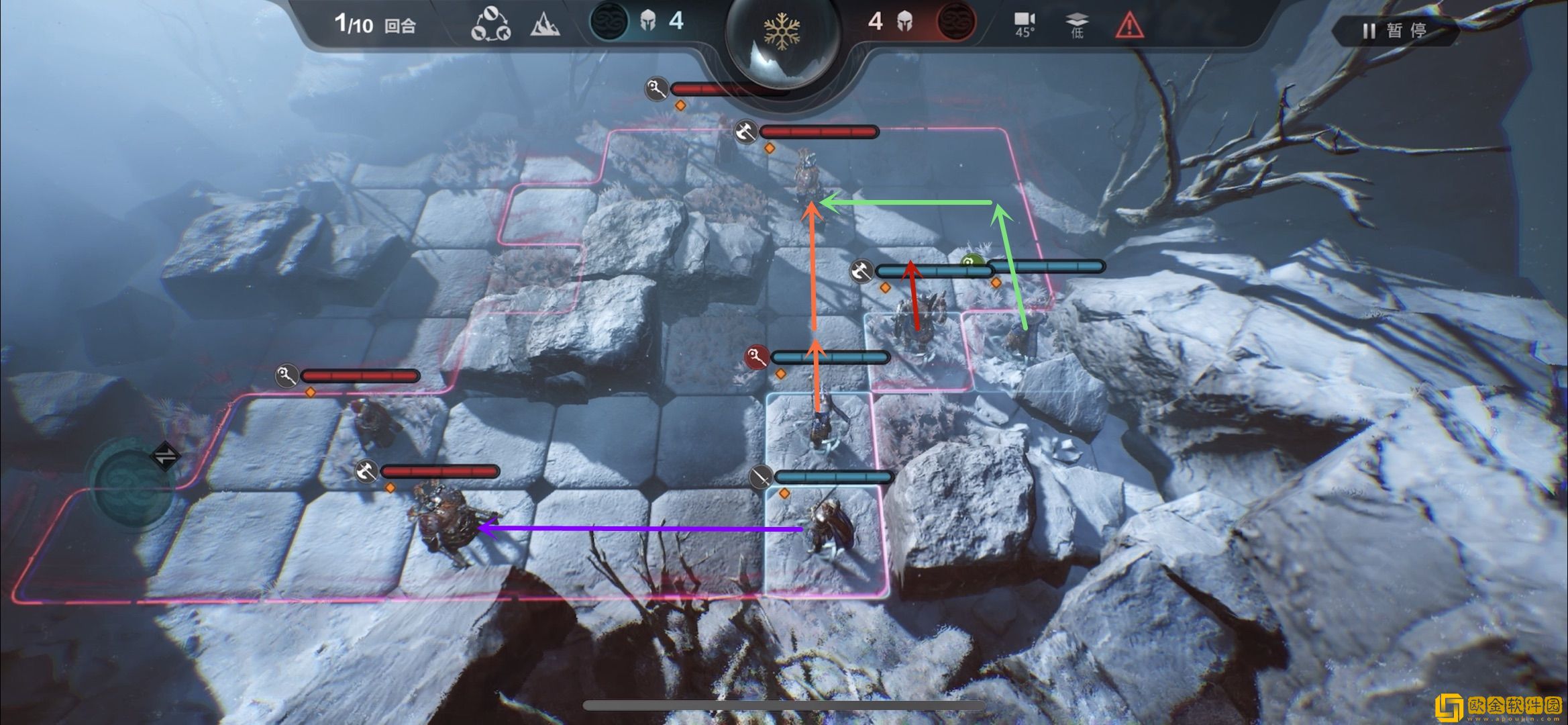Show terrain info via the mountain icon
This screenshot has width=1568, height=725.
click(x=545, y=26)
